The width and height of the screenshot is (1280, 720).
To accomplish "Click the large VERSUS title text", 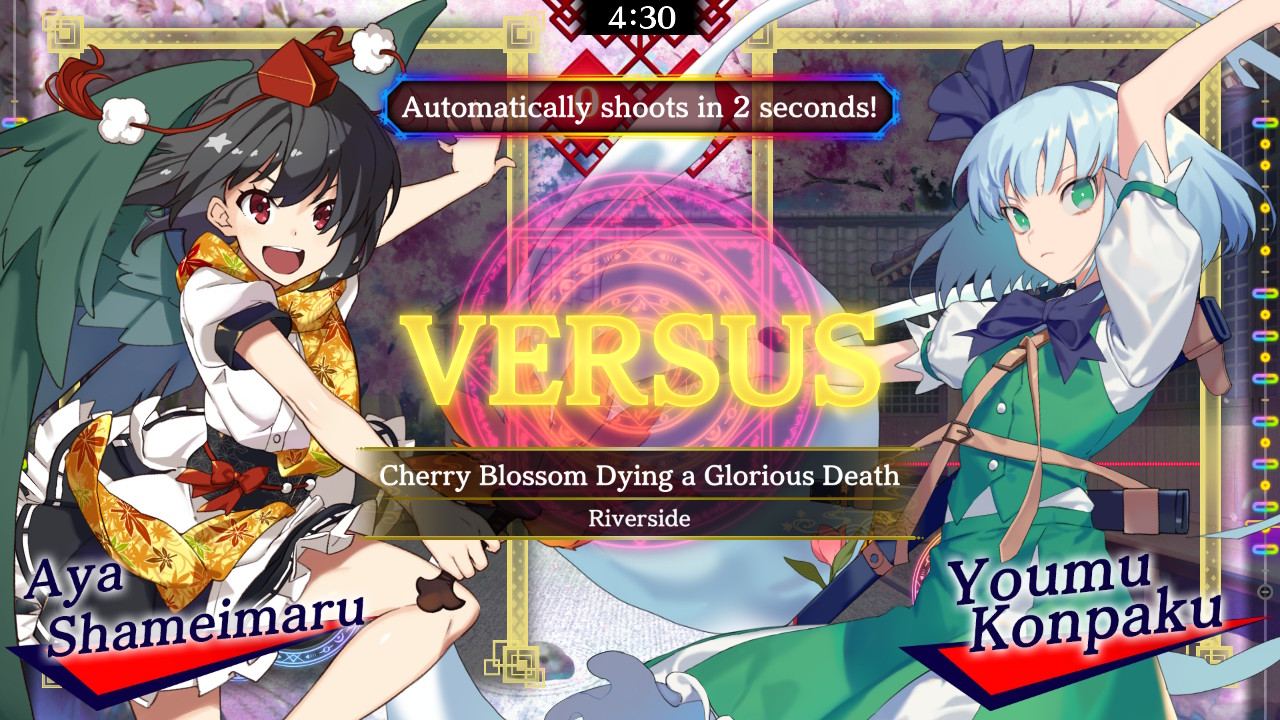I will pos(640,355).
